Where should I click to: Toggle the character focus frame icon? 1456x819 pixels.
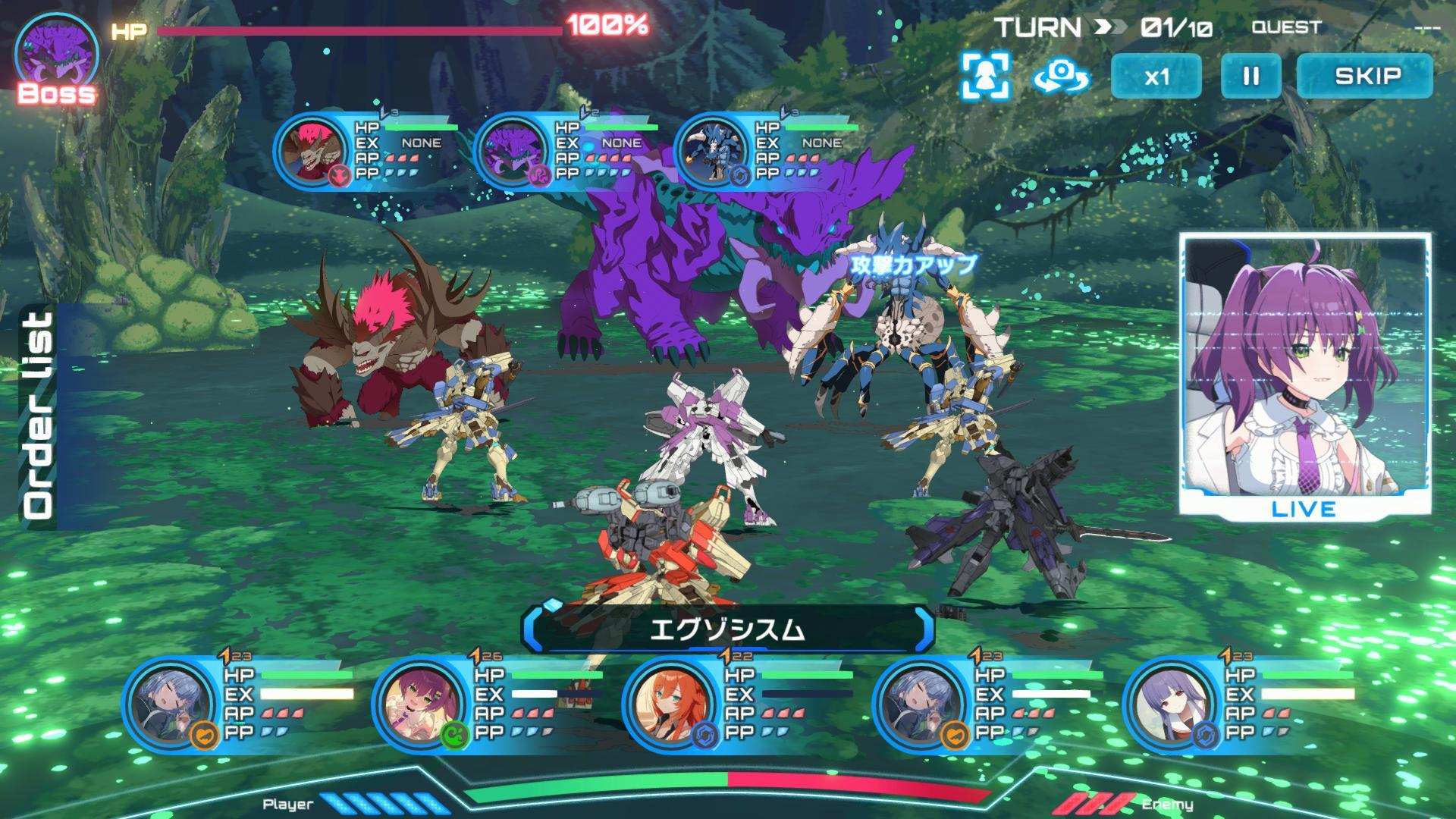985,76
